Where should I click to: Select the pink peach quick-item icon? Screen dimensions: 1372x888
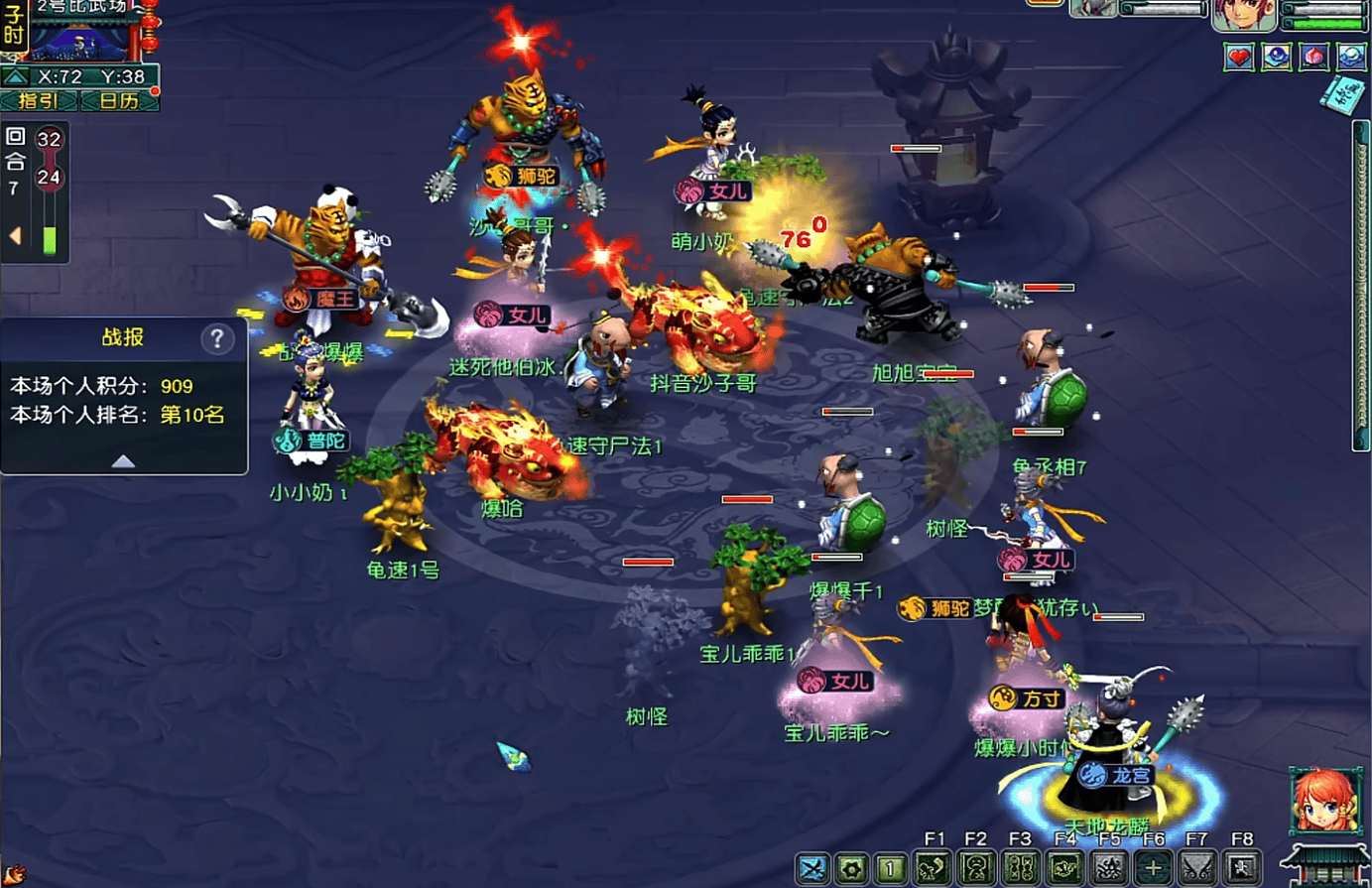tap(1313, 58)
